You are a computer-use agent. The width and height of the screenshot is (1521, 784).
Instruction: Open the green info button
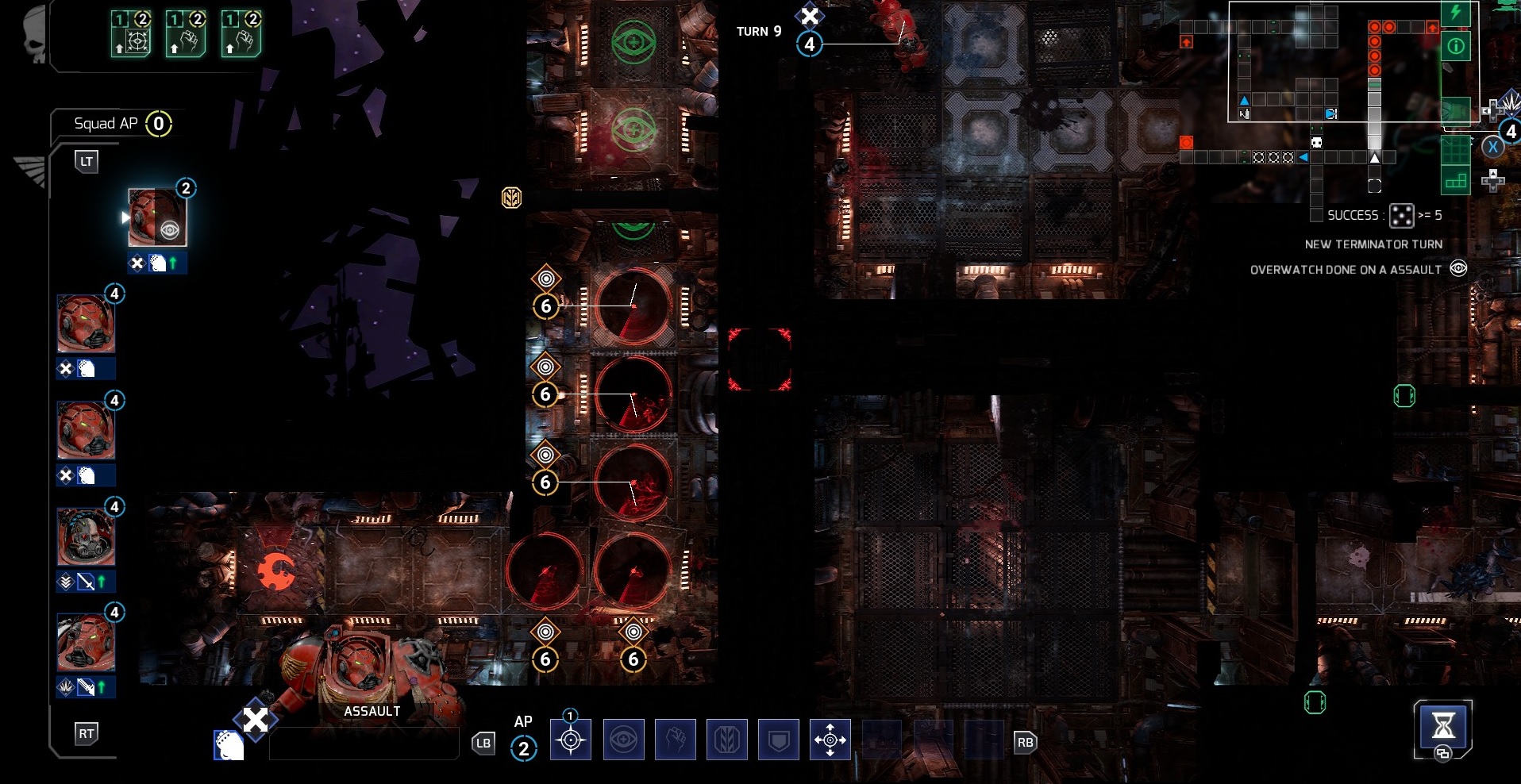[1456, 46]
